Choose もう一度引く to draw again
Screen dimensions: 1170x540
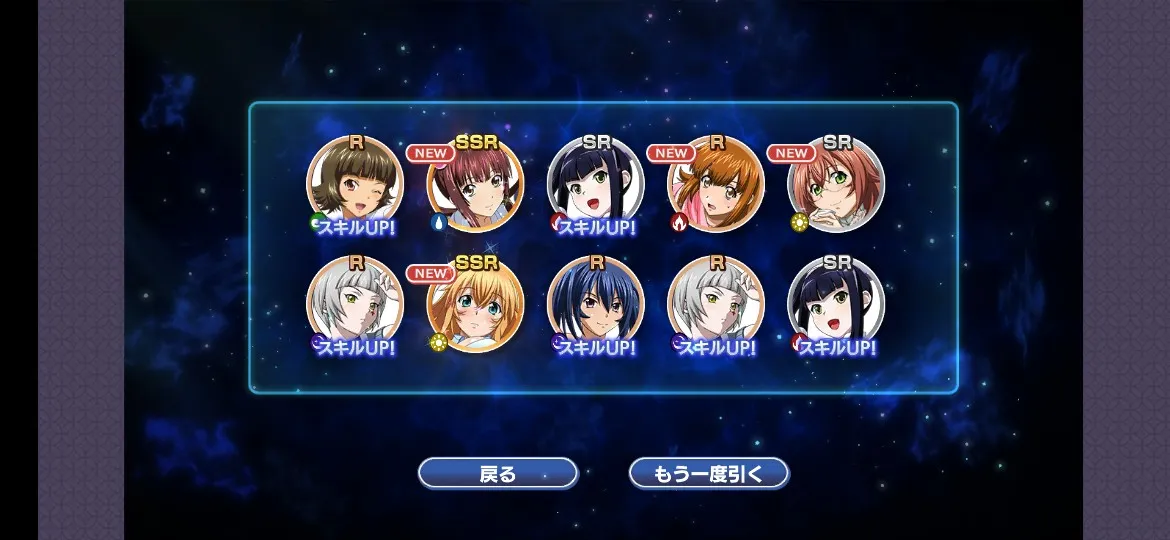pos(708,473)
